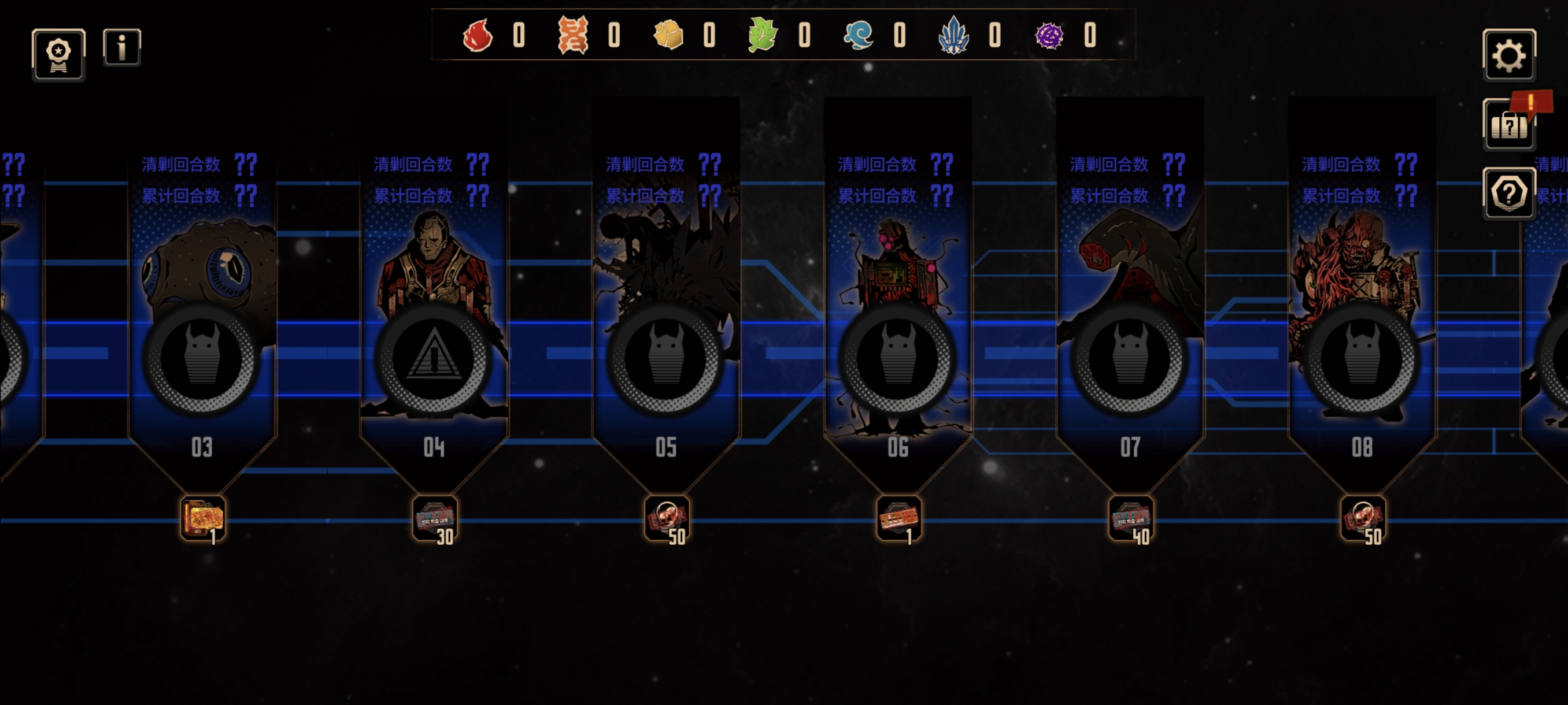The height and width of the screenshot is (705, 1568).
Task: Check stage 08 reward icon showing 50
Action: pyautogui.click(x=1362, y=519)
